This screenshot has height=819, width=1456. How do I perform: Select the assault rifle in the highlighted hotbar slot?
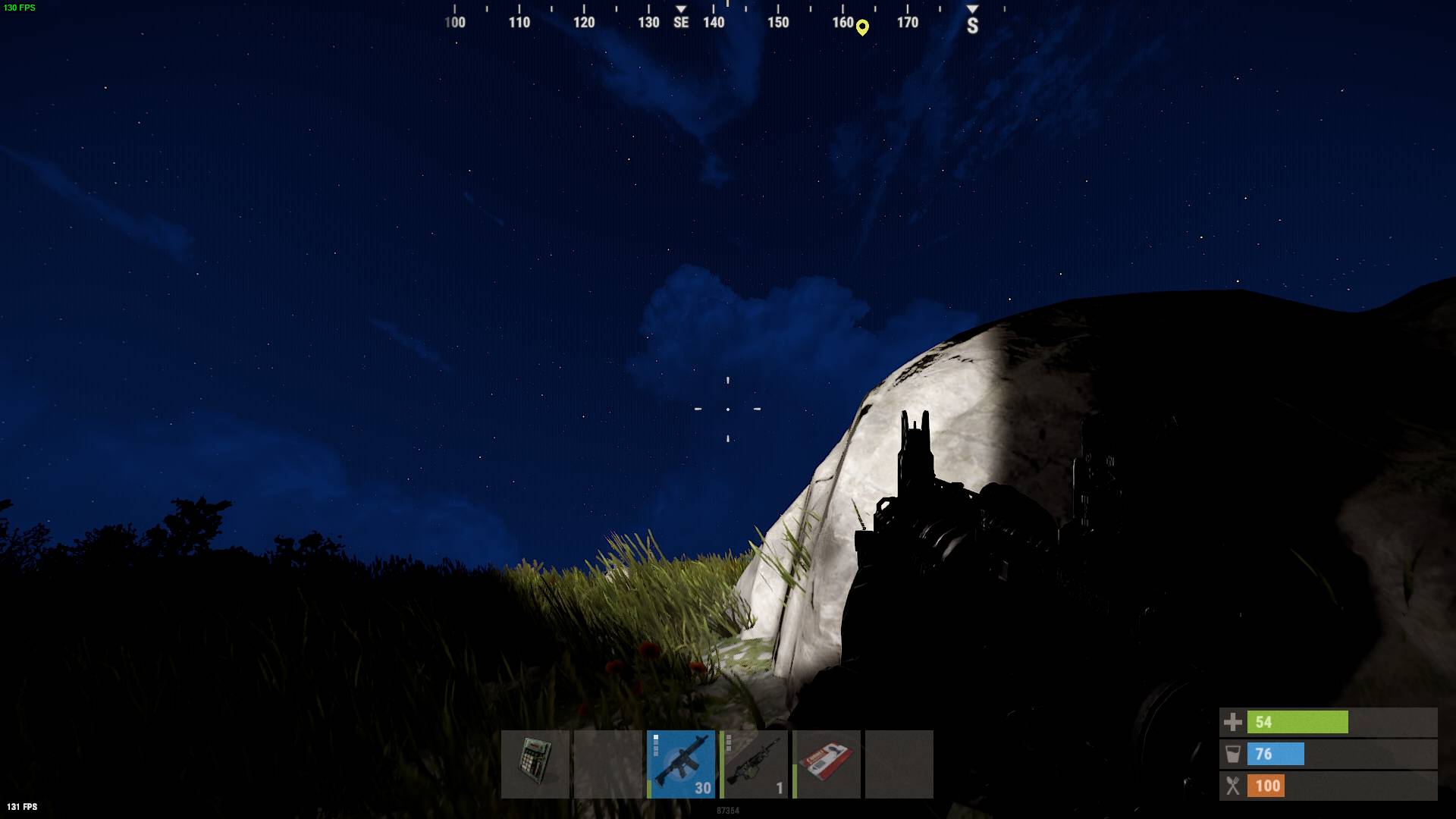(x=682, y=764)
